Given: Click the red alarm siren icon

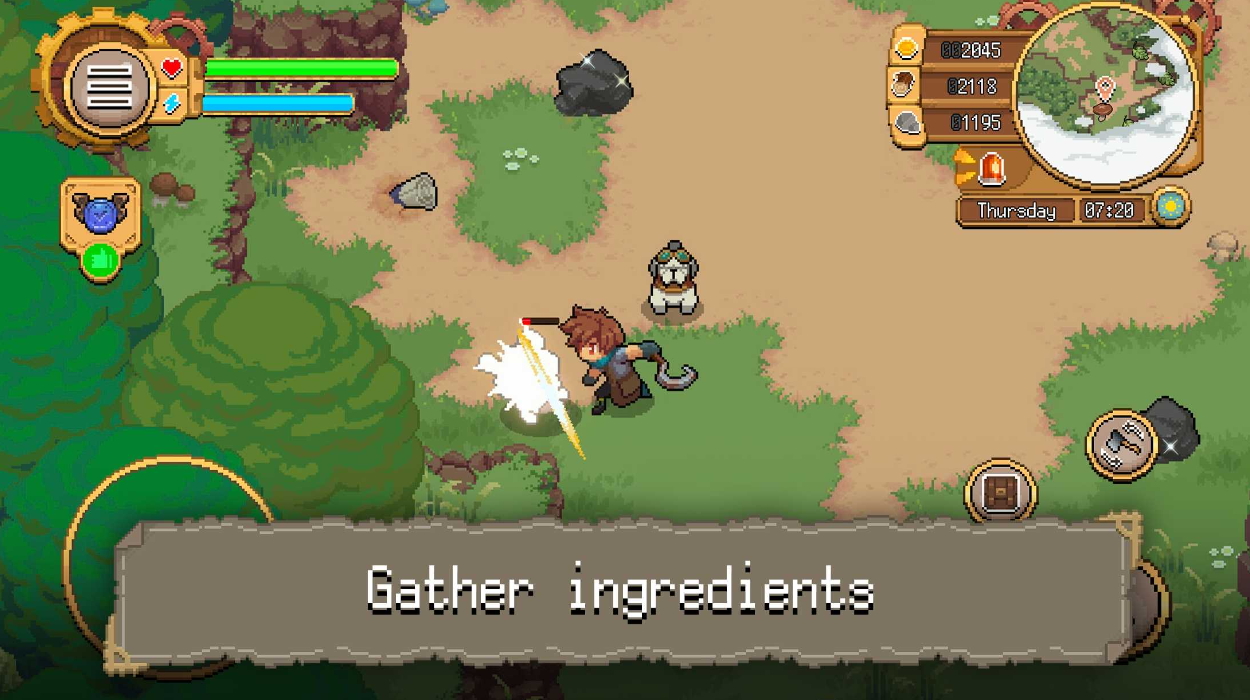Looking at the screenshot, I should pos(991,168).
